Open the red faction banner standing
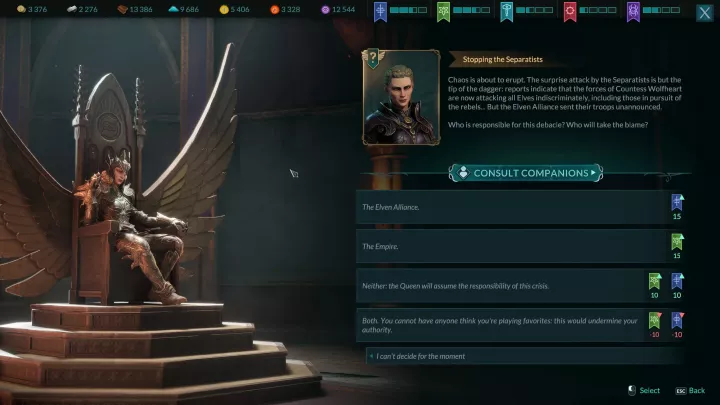Image resolution: width=720 pixels, height=405 pixels. tap(570, 11)
